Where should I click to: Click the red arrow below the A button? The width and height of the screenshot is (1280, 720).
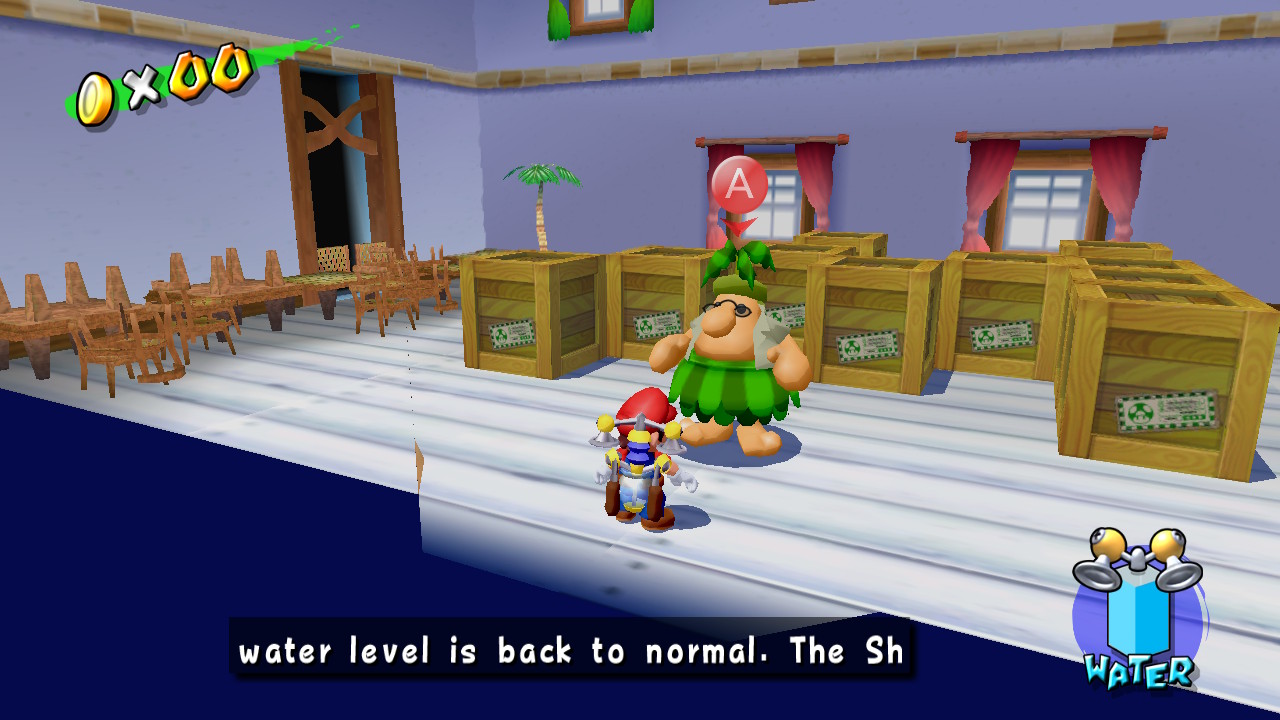737,222
